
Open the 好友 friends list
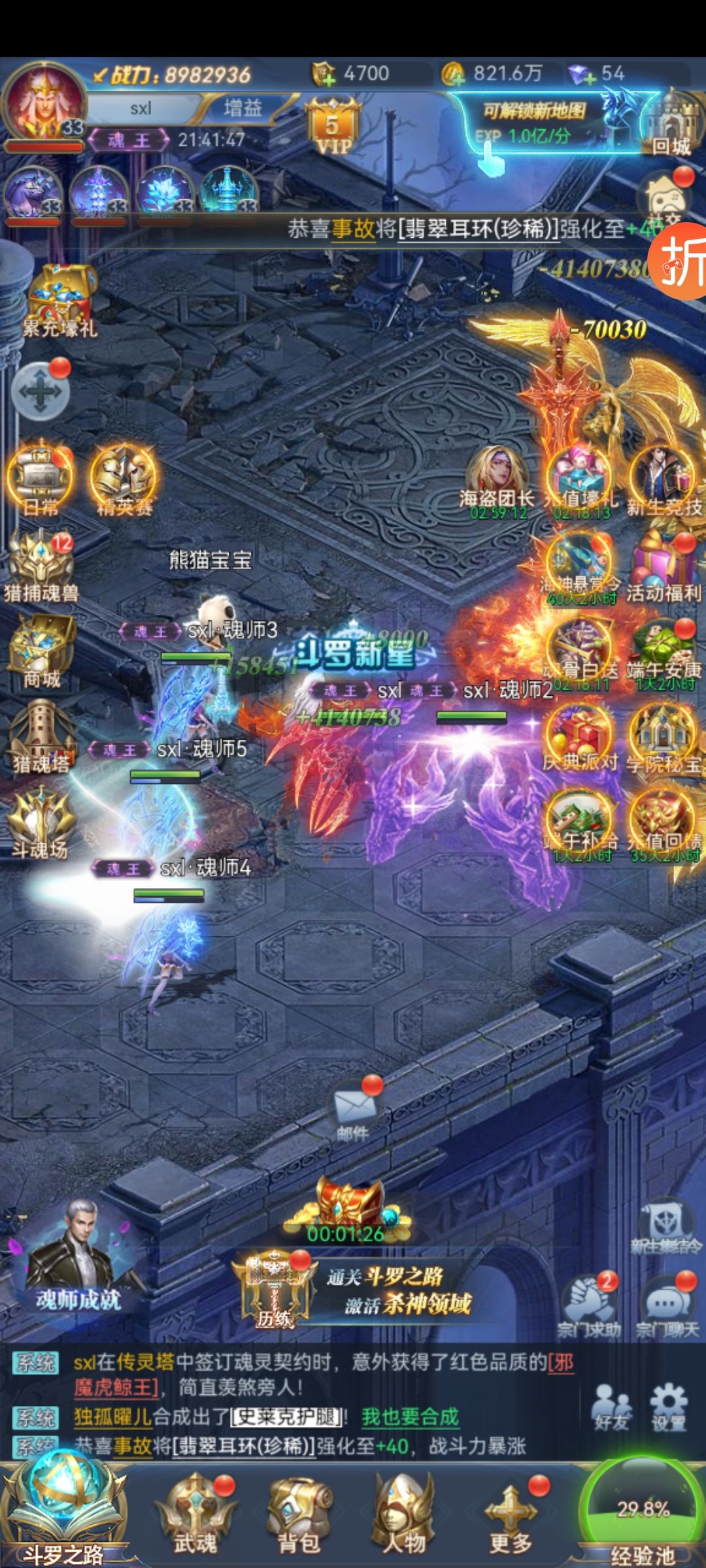(611, 1407)
